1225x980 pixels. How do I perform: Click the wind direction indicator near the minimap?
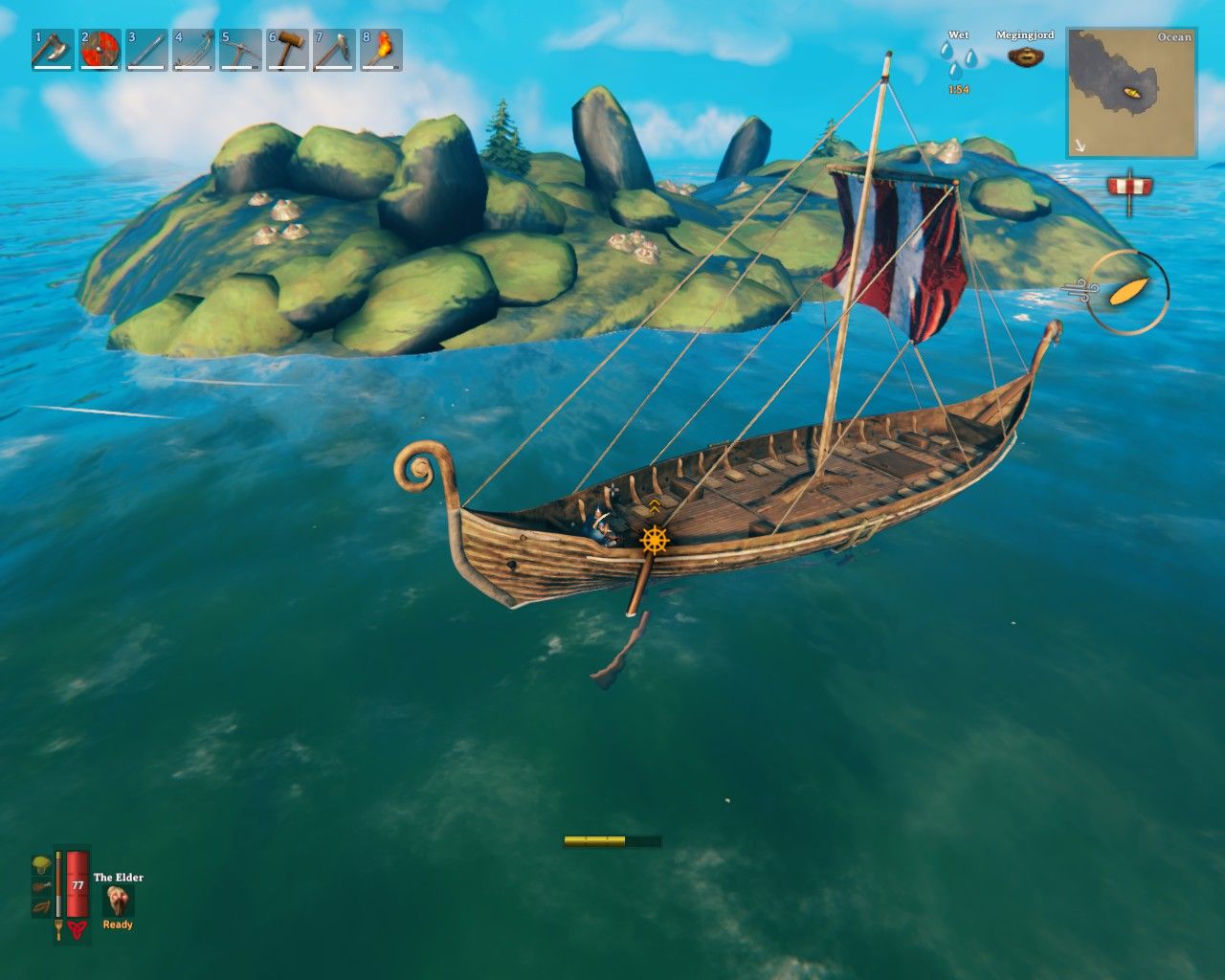[x=1131, y=187]
